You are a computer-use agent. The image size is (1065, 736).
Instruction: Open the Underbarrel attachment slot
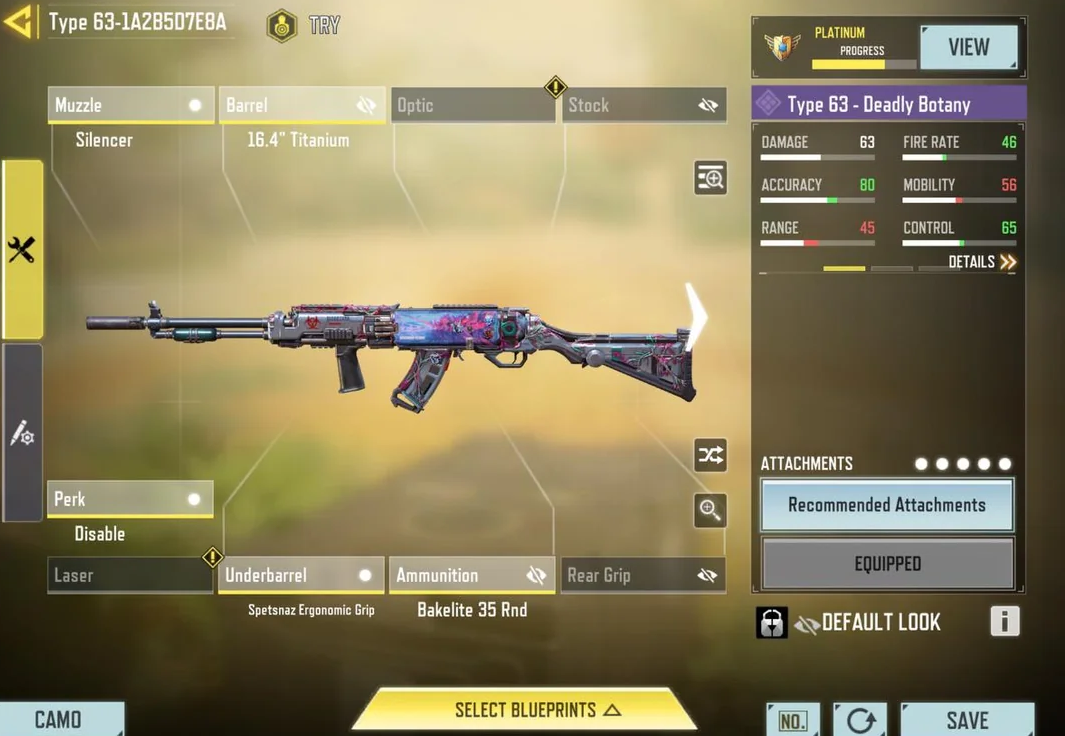click(x=301, y=575)
